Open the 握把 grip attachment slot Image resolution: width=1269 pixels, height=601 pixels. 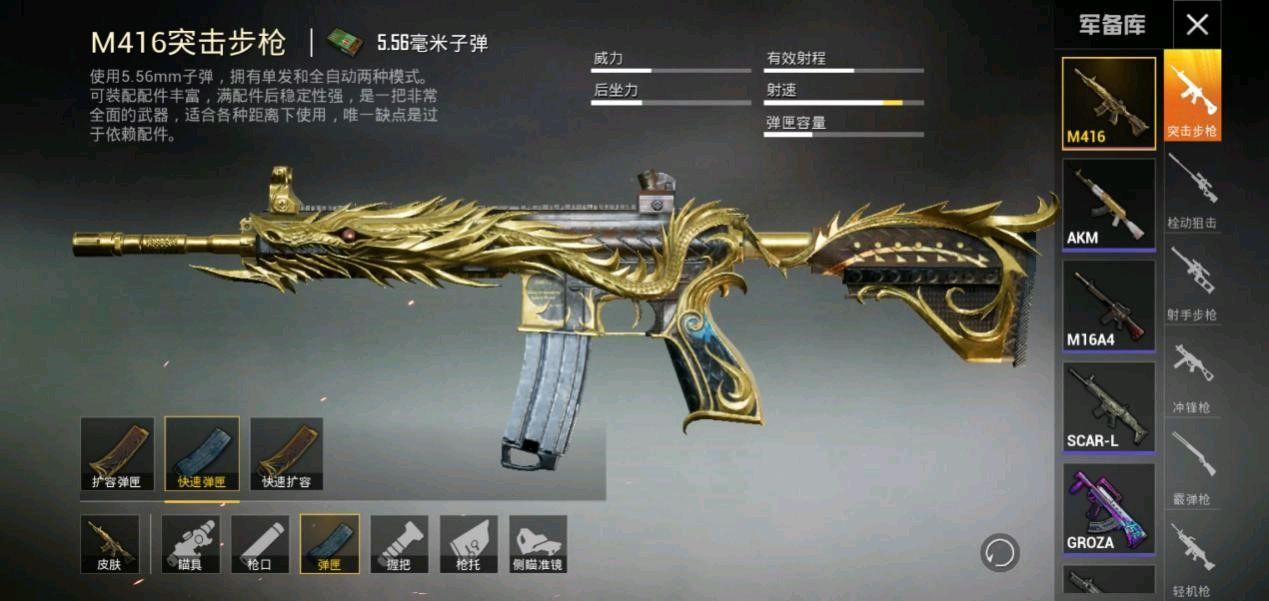[x=399, y=544]
